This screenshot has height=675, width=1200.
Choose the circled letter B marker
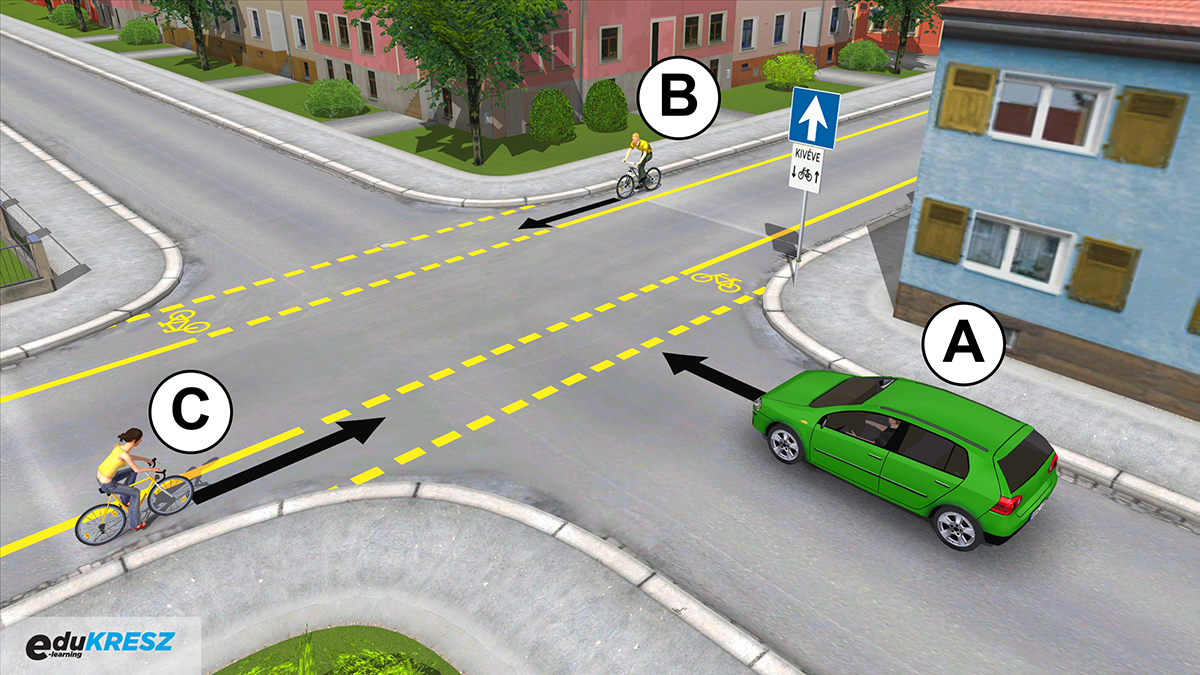[679, 98]
